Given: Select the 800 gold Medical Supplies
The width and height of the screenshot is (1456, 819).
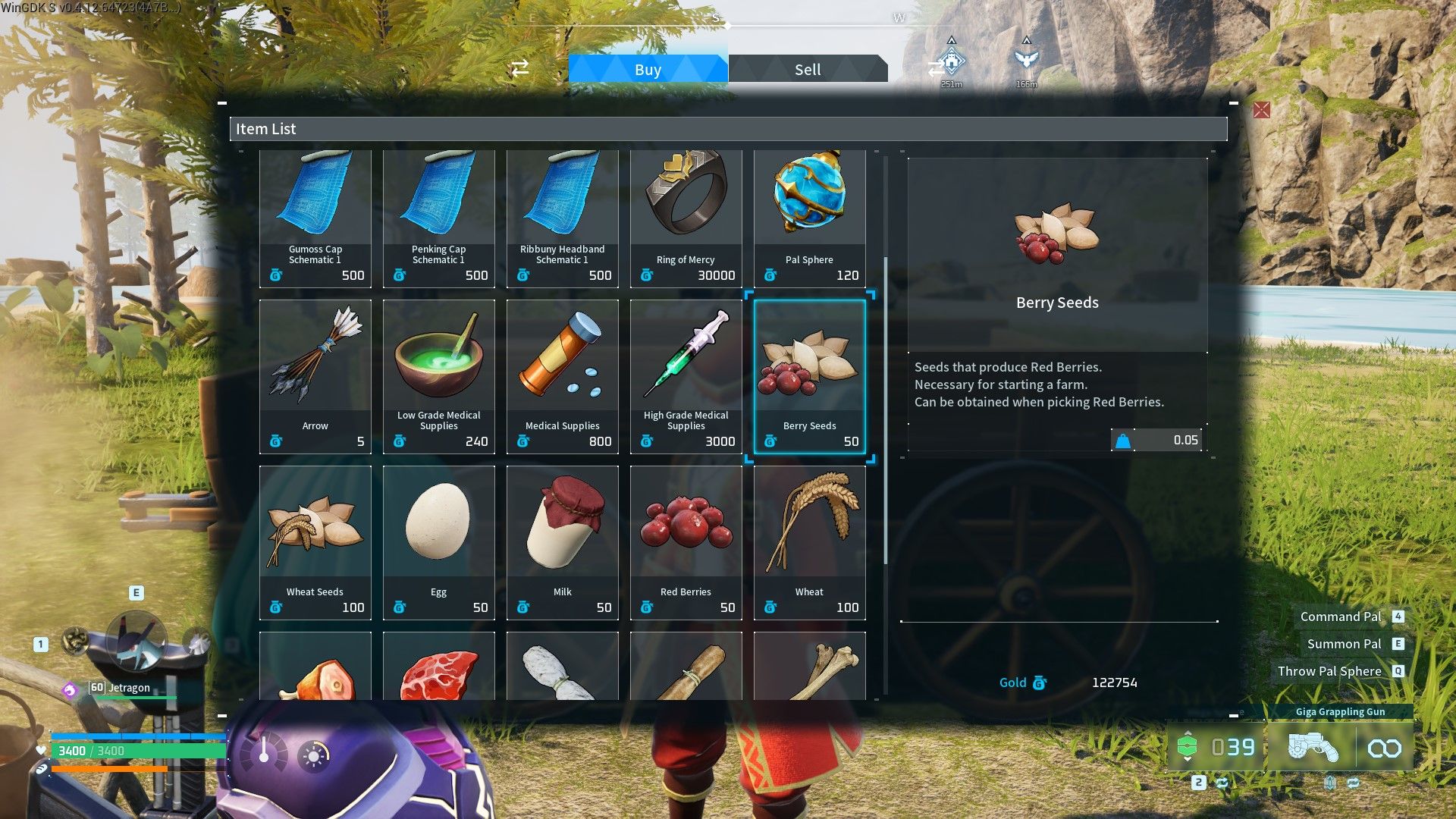Looking at the screenshot, I should [x=563, y=377].
